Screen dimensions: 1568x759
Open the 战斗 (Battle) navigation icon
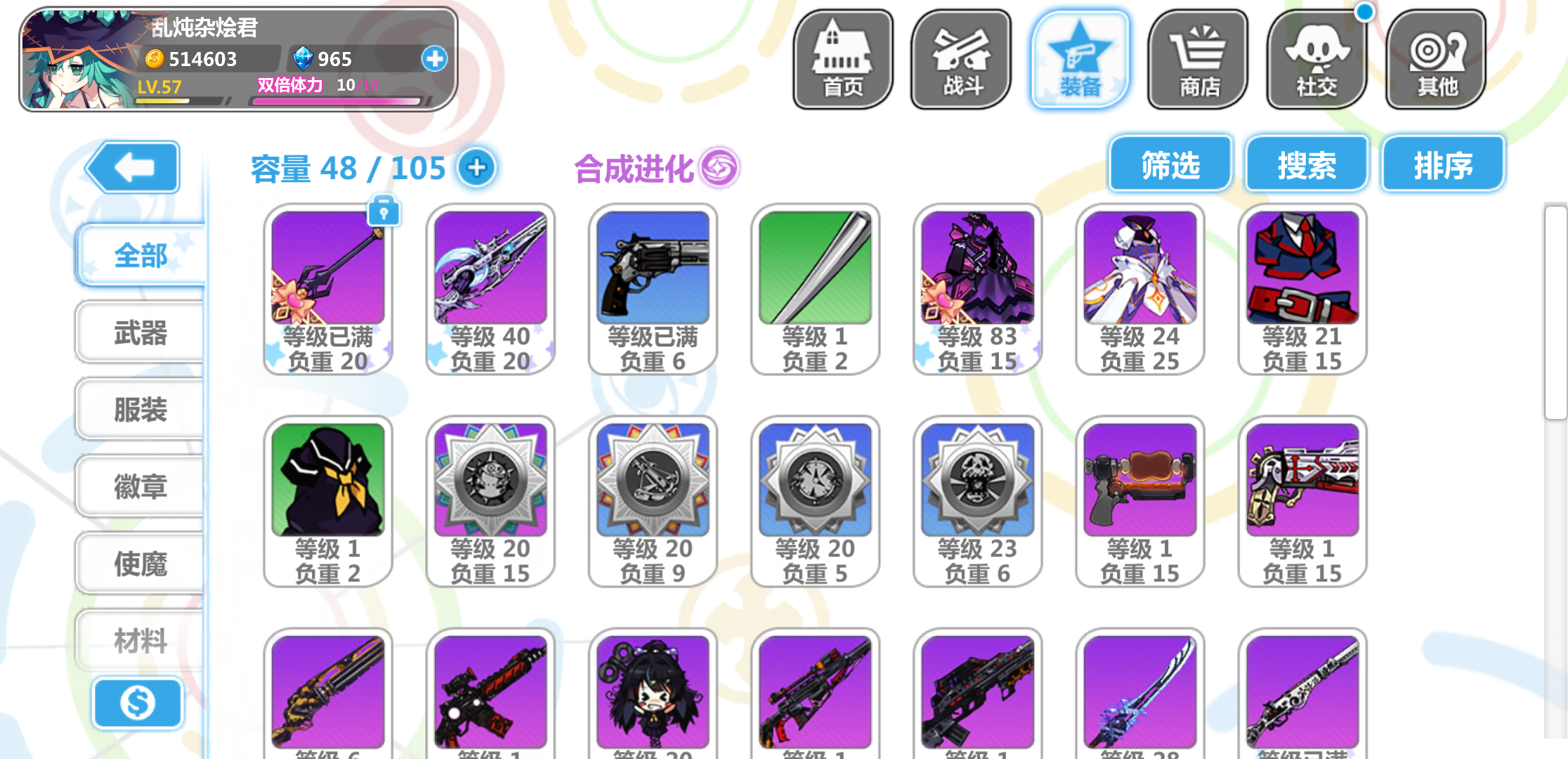[x=960, y=60]
